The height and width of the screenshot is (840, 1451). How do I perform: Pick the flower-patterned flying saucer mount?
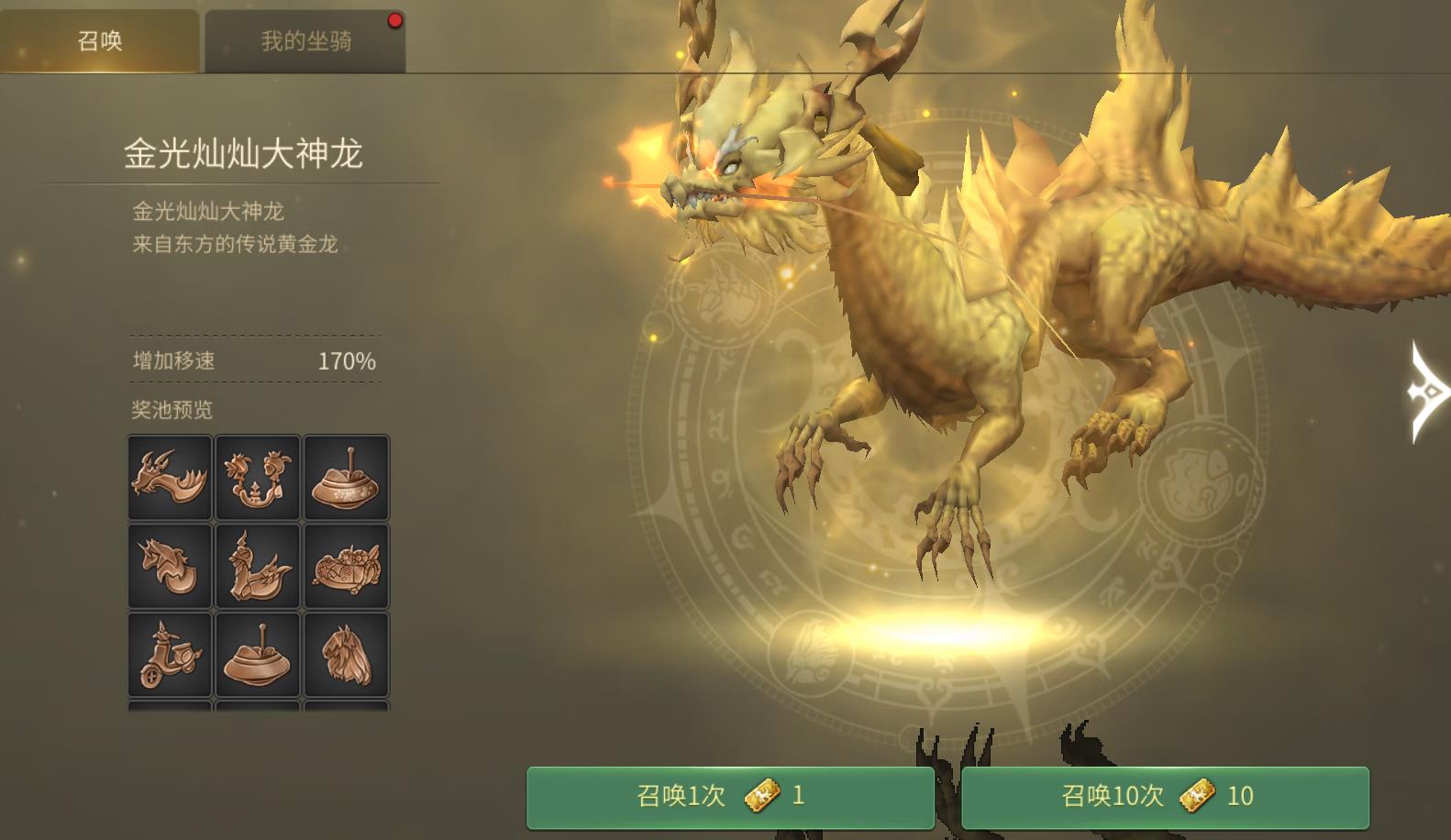click(x=346, y=478)
